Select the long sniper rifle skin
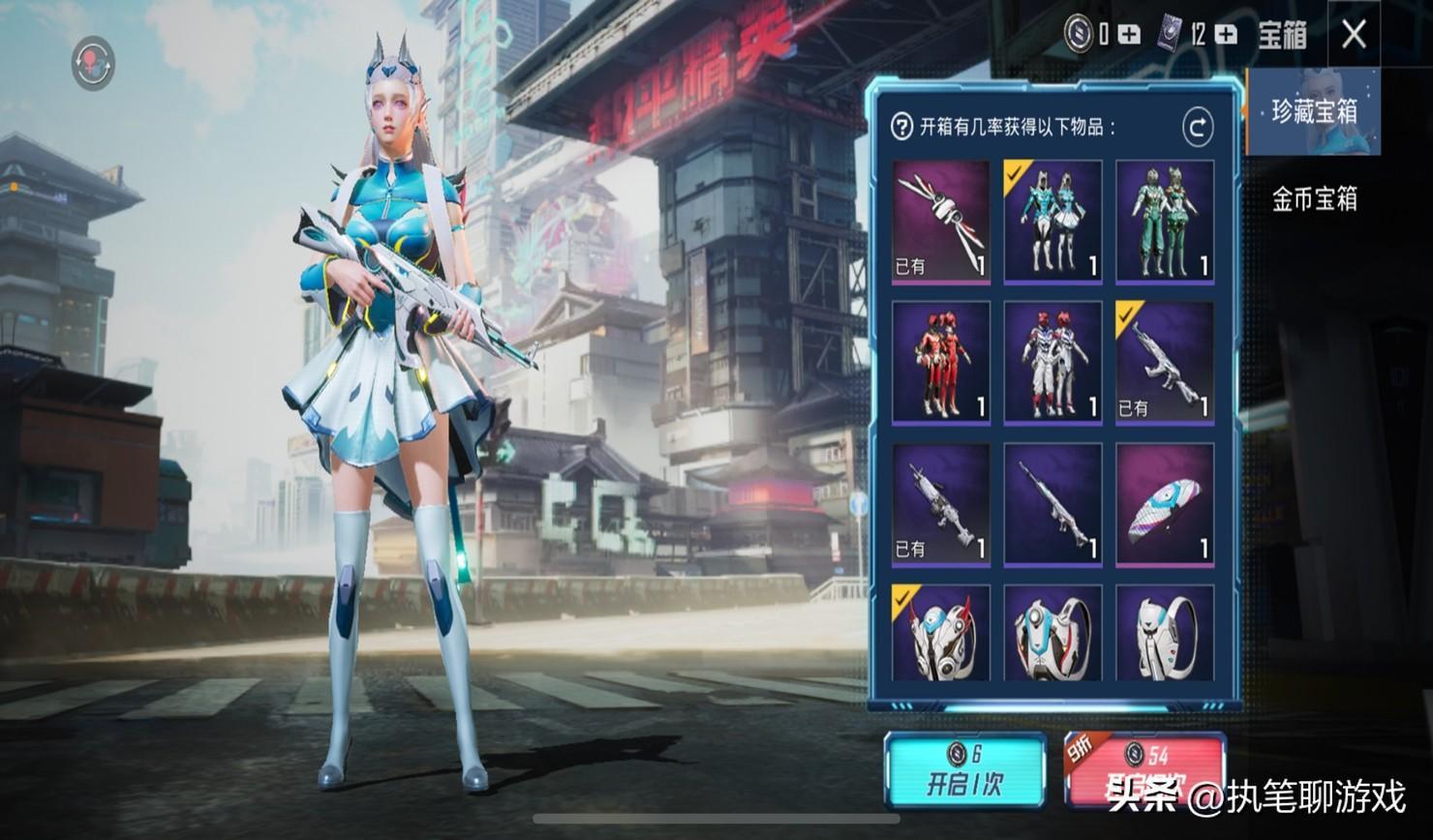Screen dimensions: 1433x840 [1052, 504]
